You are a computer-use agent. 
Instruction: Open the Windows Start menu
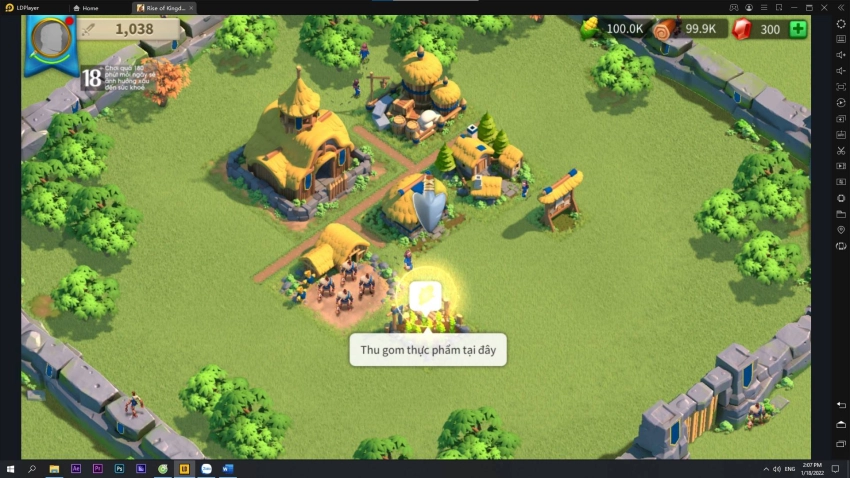point(10,468)
